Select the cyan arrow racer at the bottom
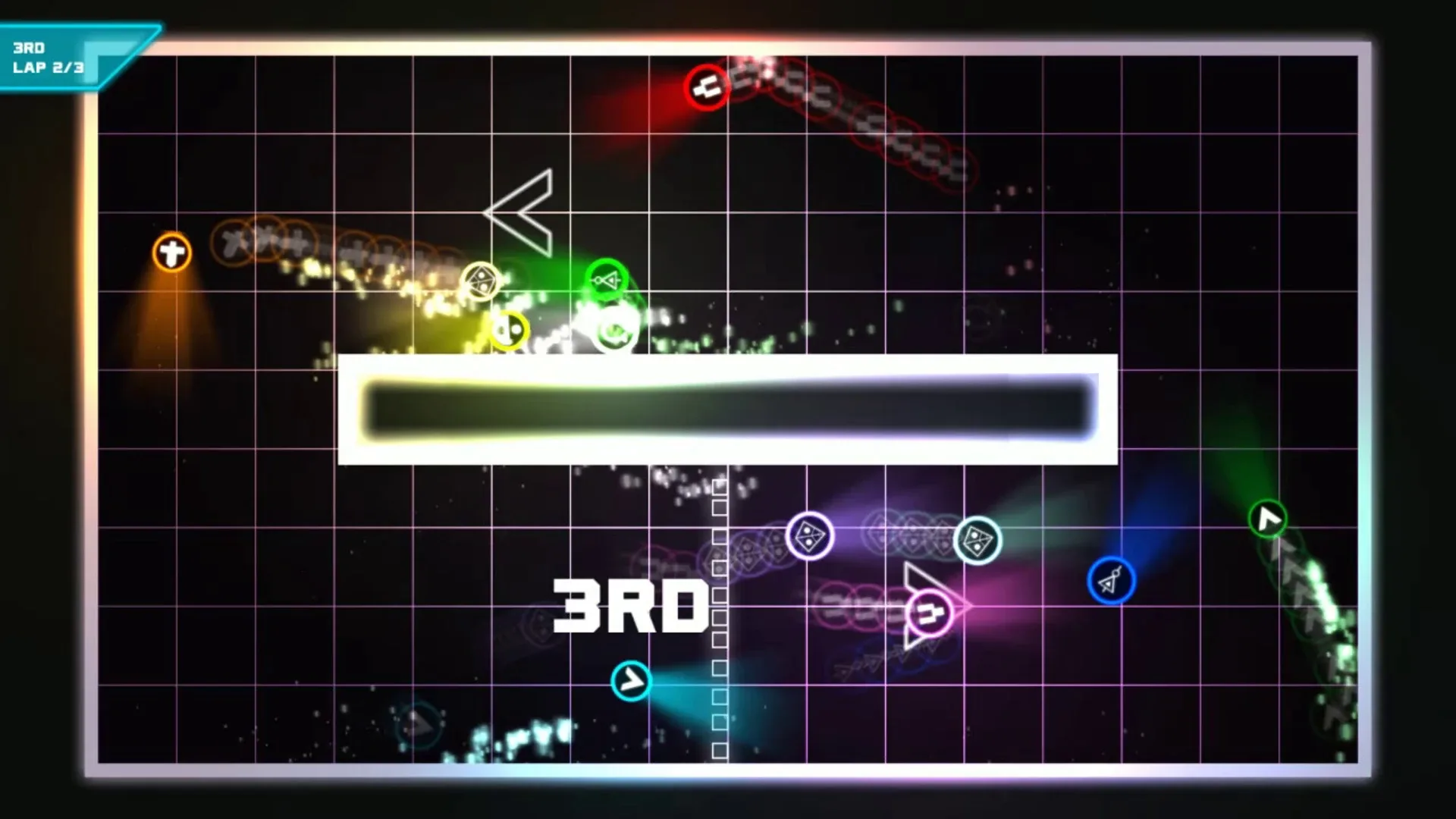1456x819 pixels. 630,680
